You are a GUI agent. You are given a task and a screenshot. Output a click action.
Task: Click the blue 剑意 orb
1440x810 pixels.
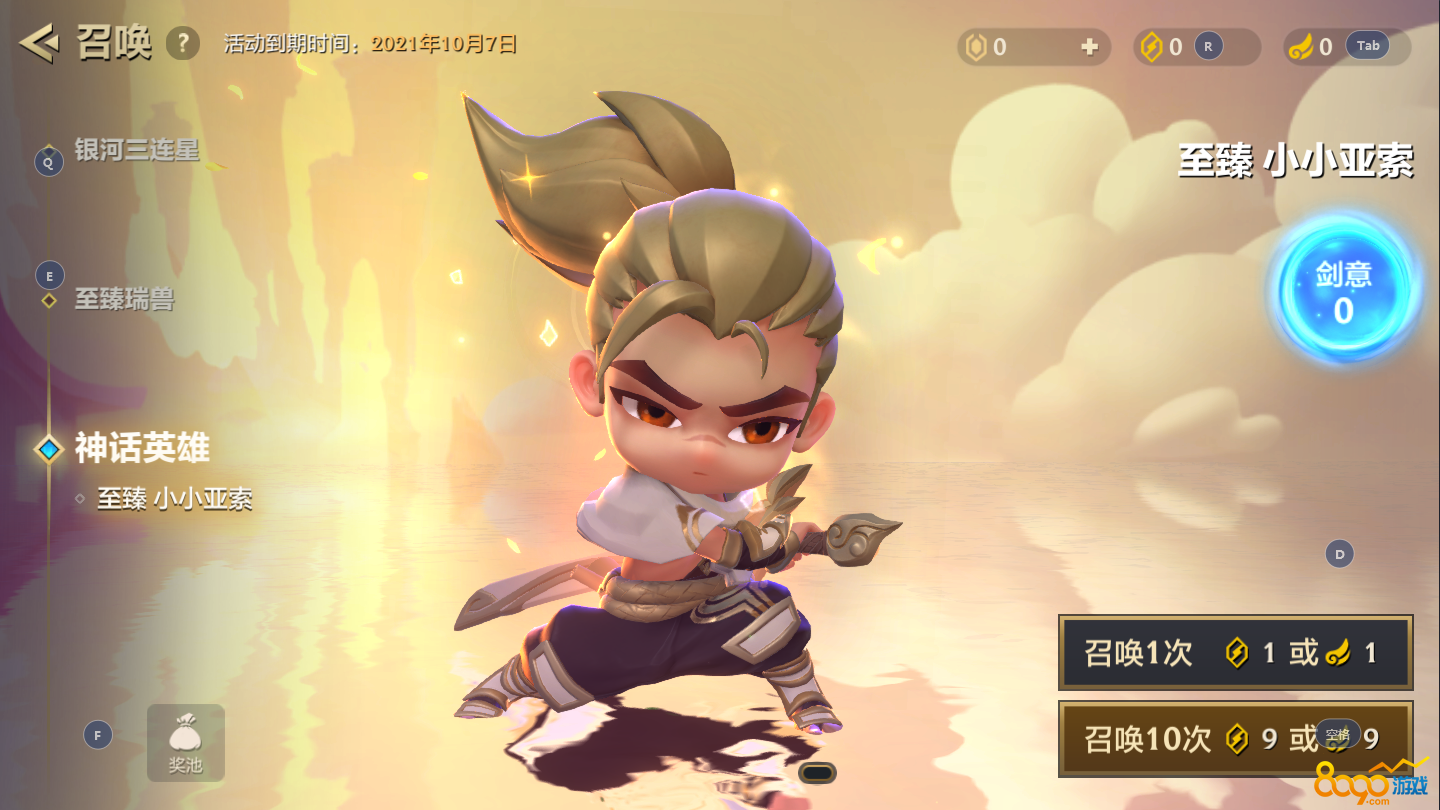tap(1343, 291)
